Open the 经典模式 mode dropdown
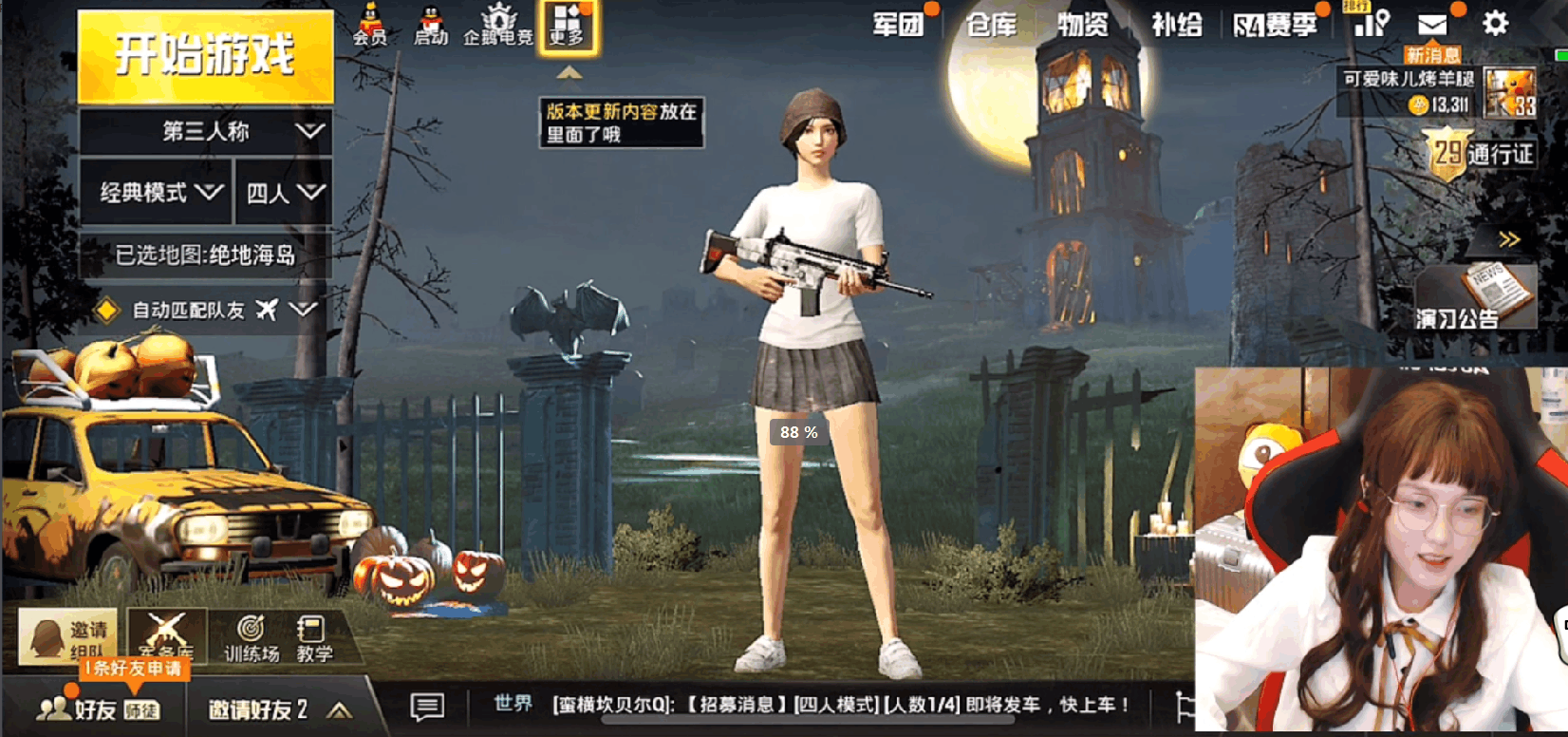The width and height of the screenshot is (1568, 737). pos(155,190)
